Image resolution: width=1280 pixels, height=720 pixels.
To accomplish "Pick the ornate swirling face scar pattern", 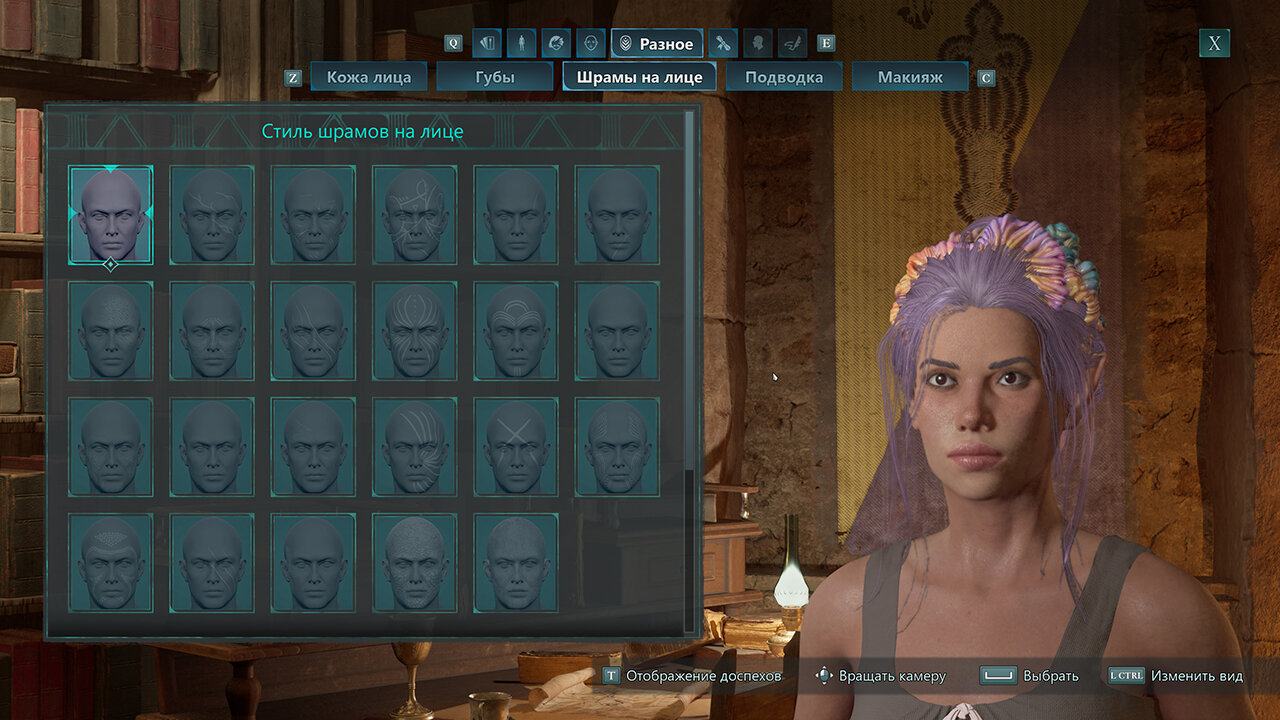I will click(415, 214).
